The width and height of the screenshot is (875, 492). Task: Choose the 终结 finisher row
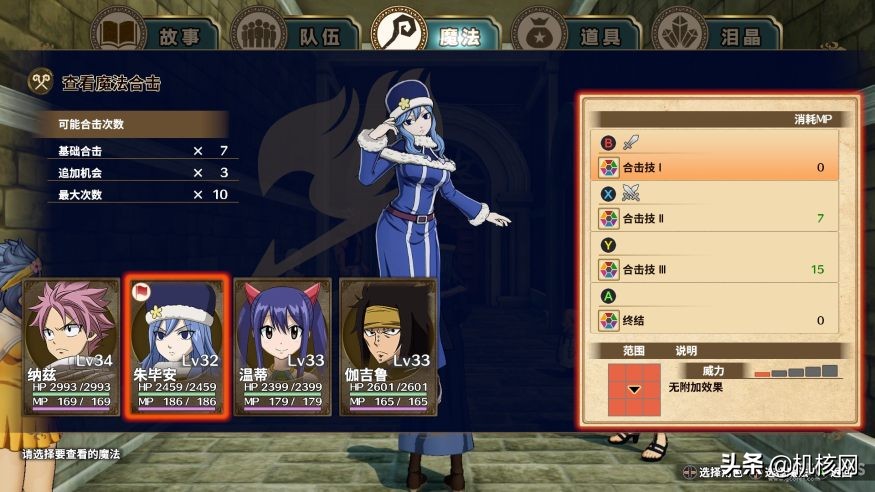[x=714, y=321]
